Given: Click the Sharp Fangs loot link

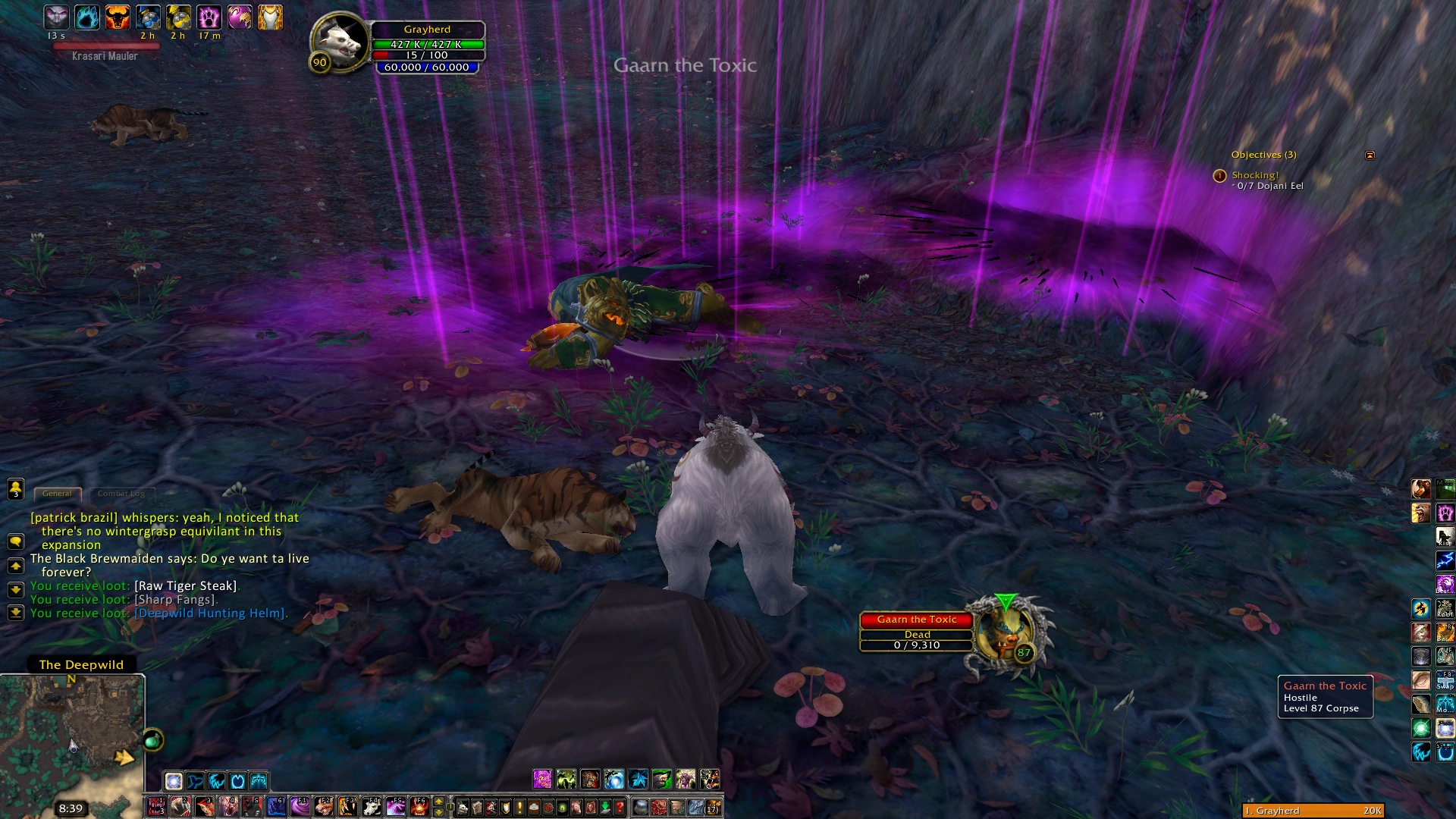Looking at the screenshot, I should [175, 600].
